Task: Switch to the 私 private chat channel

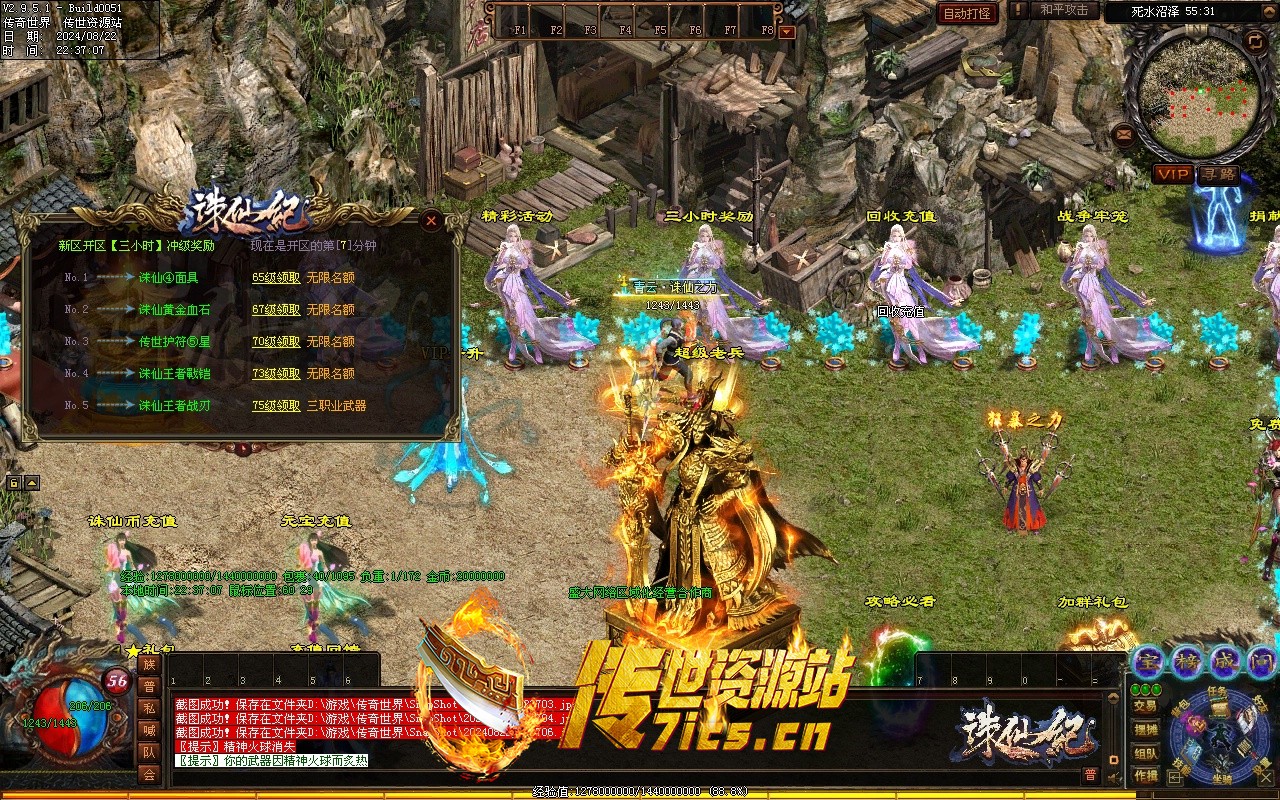Action: tap(149, 708)
